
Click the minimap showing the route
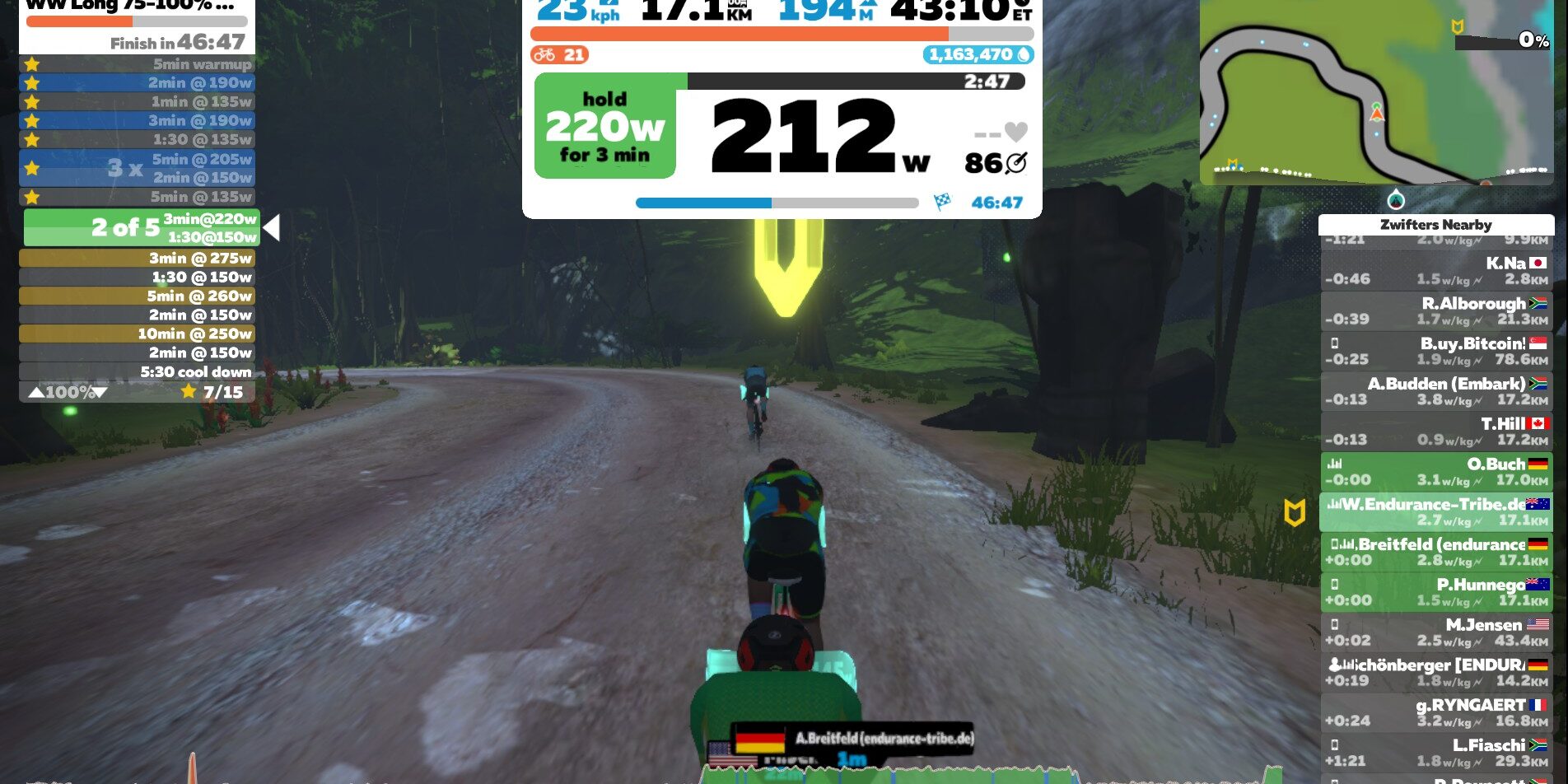(x=1375, y=92)
